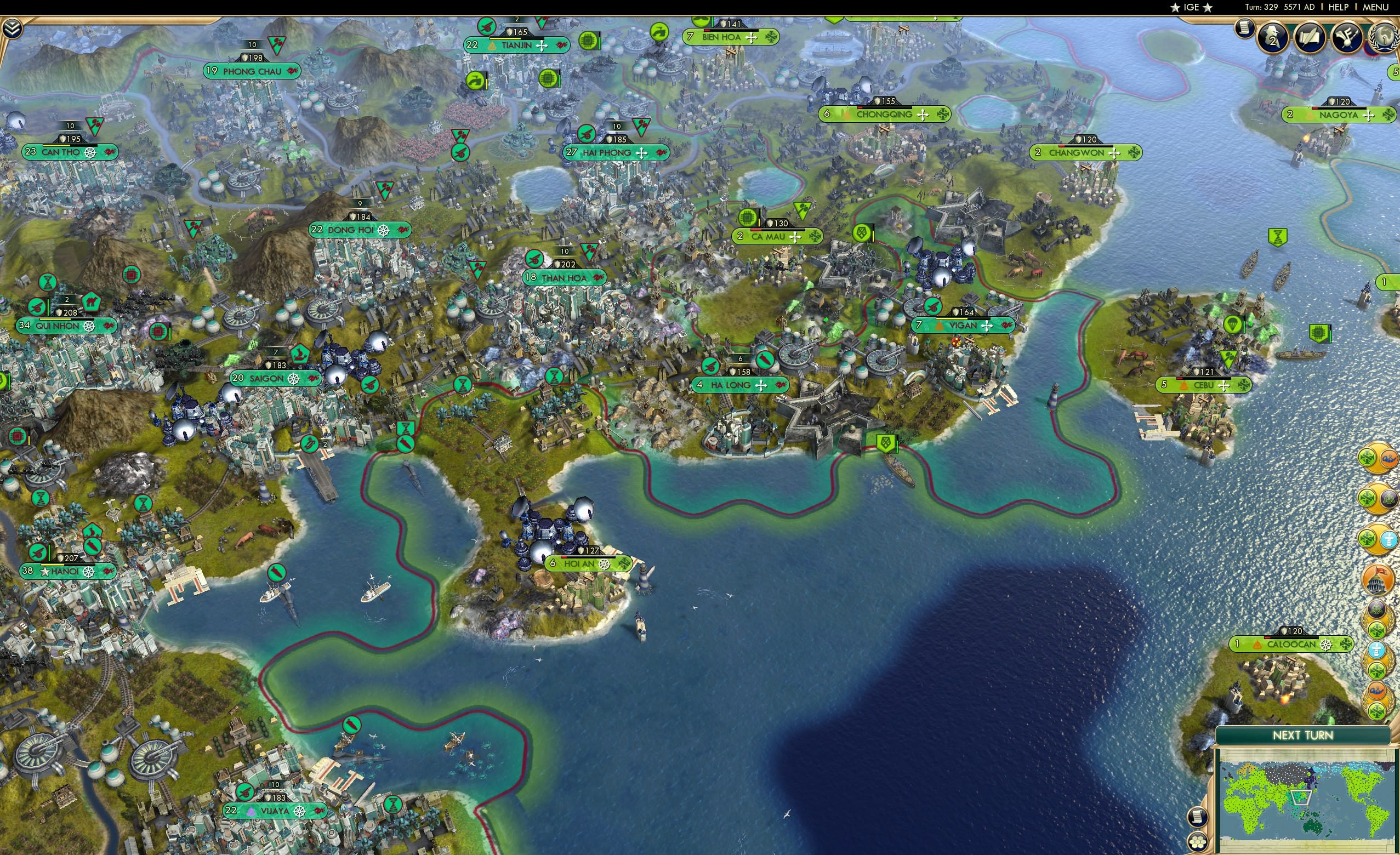This screenshot has width=1400, height=855.
Task: Click the Capitol notification icon on right edge
Action: point(1384,577)
